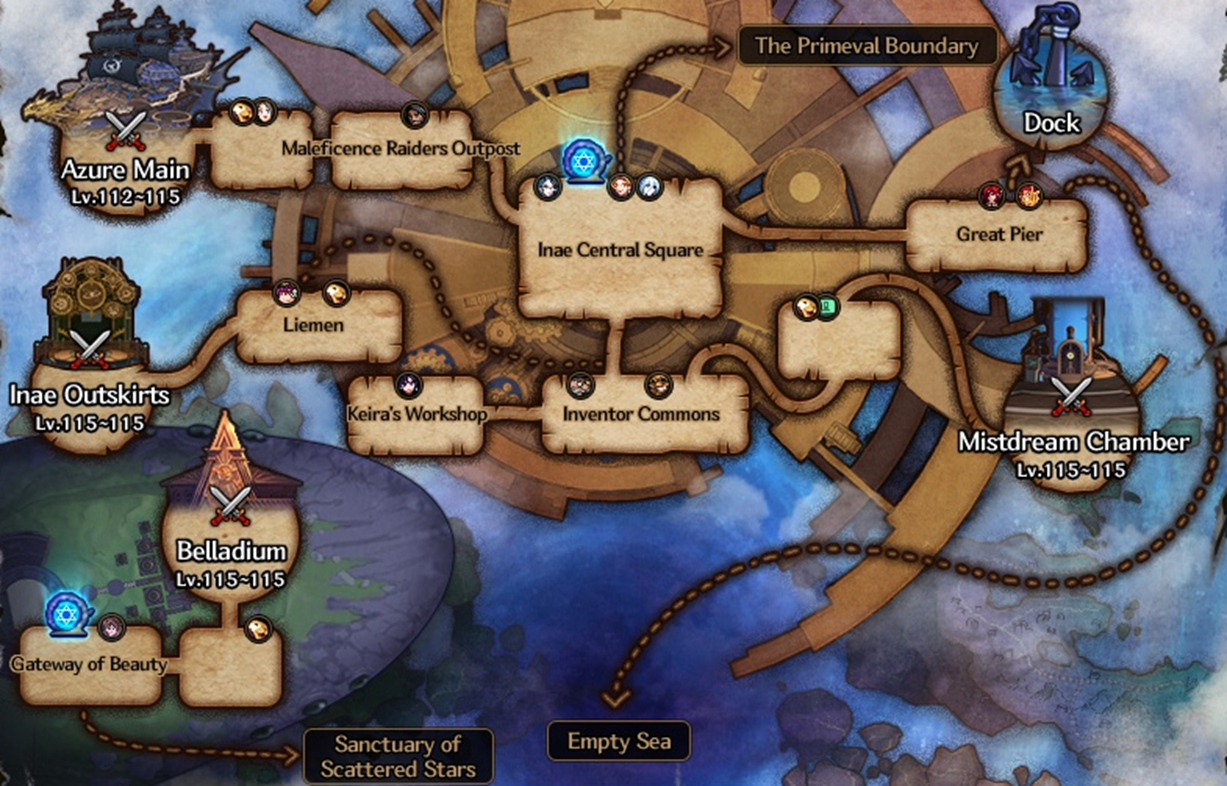Click the blue portal above Inae Central Square

(x=581, y=161)
